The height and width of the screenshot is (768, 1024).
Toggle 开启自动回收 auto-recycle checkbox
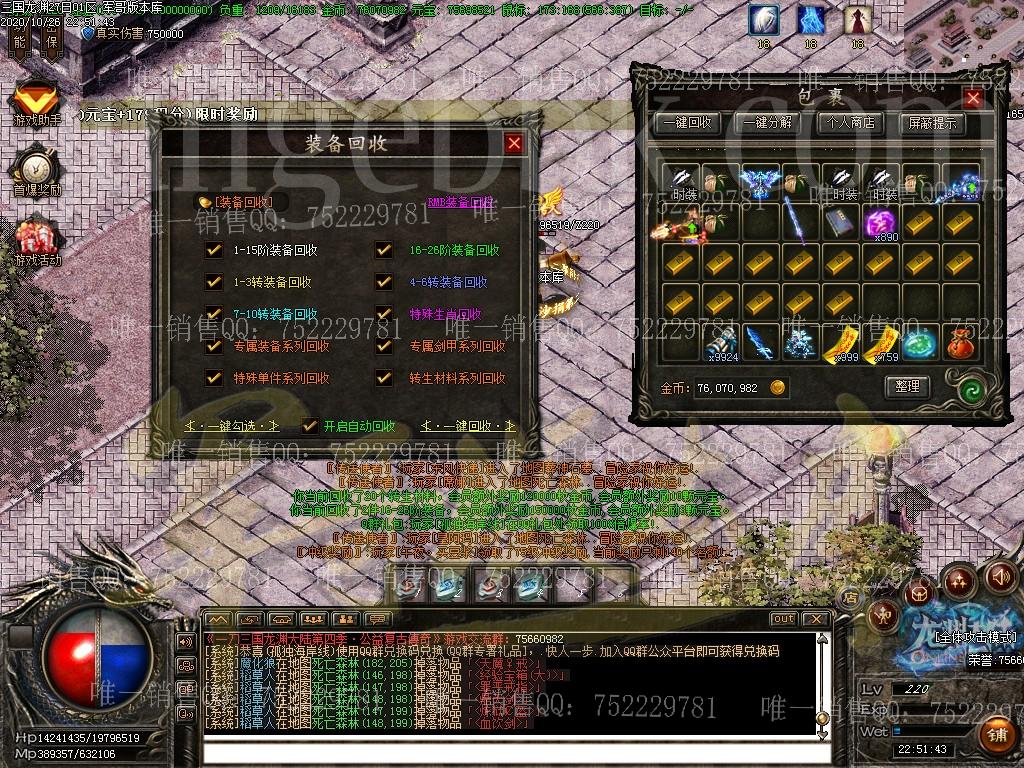click(x=310, y=425)
